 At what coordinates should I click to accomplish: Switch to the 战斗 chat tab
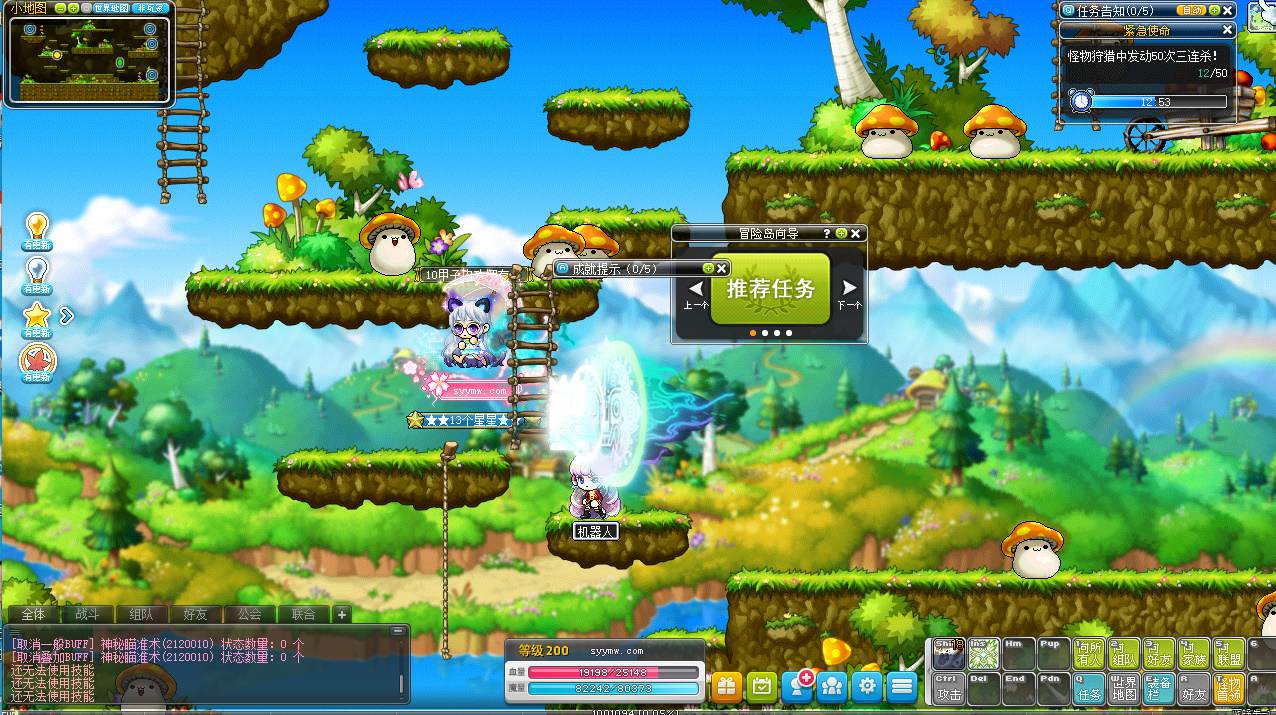87,614
